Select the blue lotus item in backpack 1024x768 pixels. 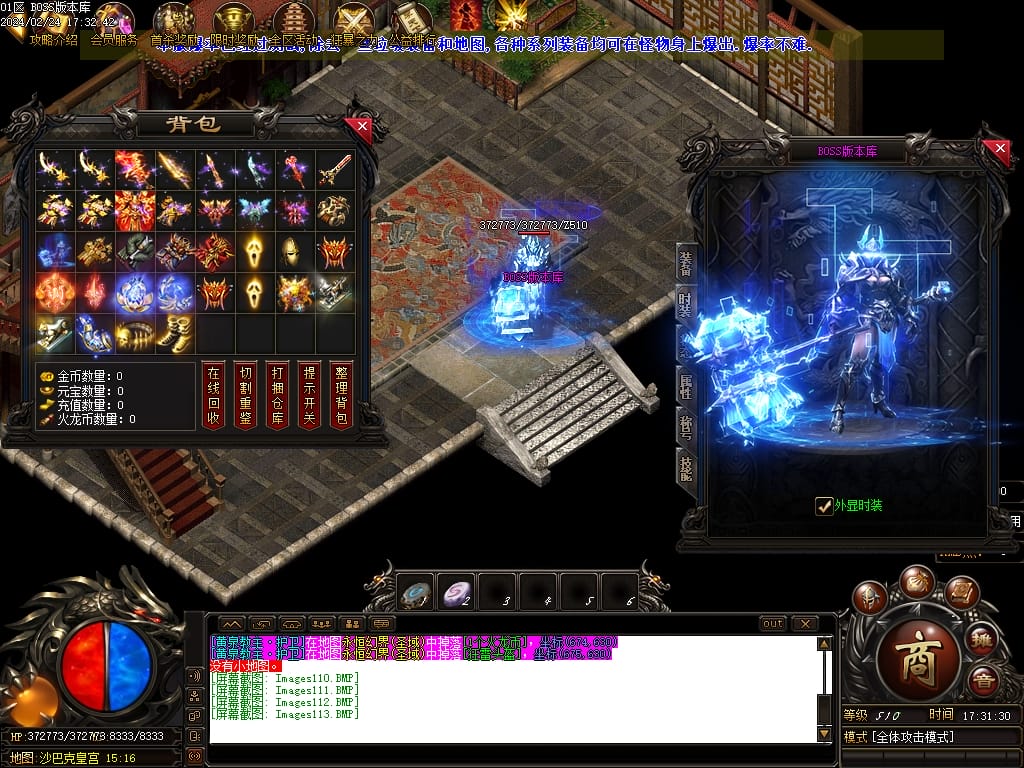135,292
